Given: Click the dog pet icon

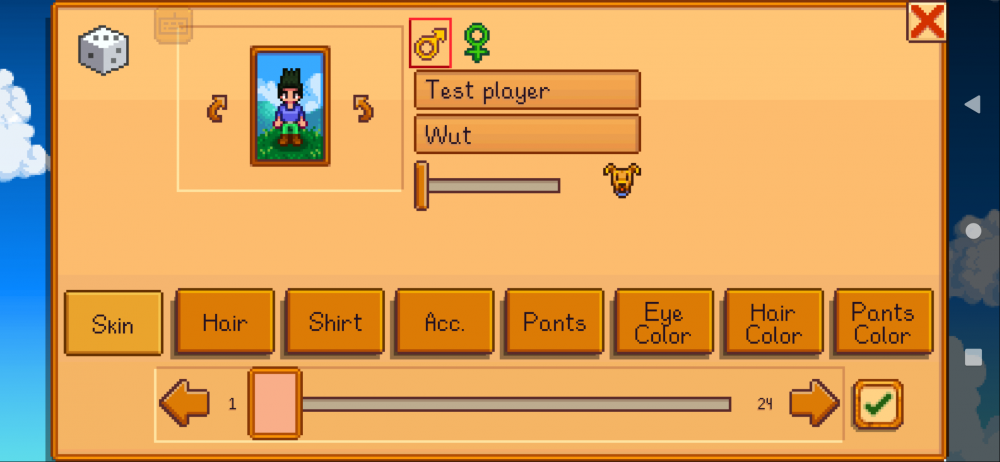Looking at the screenshot, I should tap(621, 180).
